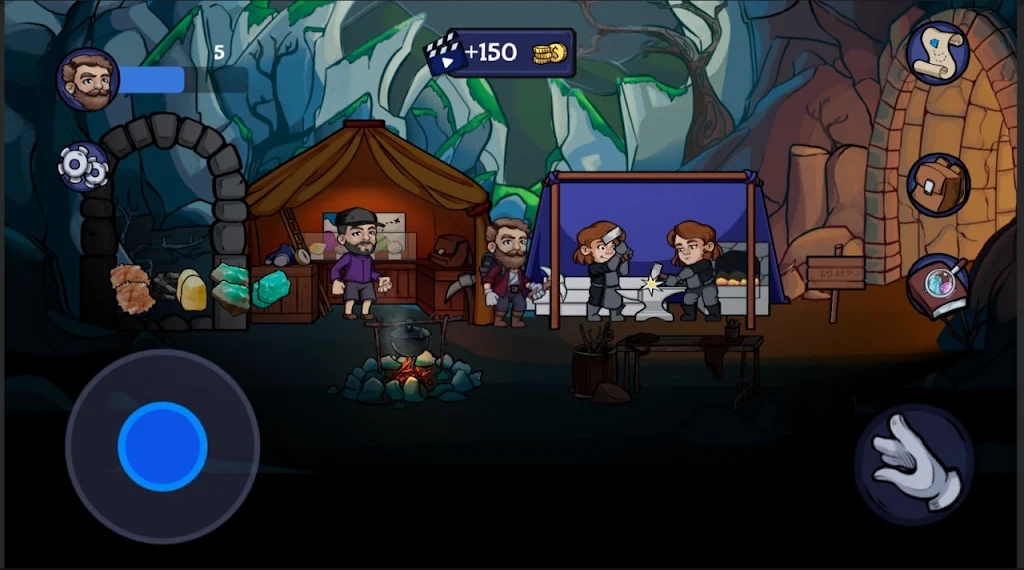1024x570 pixels.
Task: Tap the blue virtual joystick knob
Action: 162,446
